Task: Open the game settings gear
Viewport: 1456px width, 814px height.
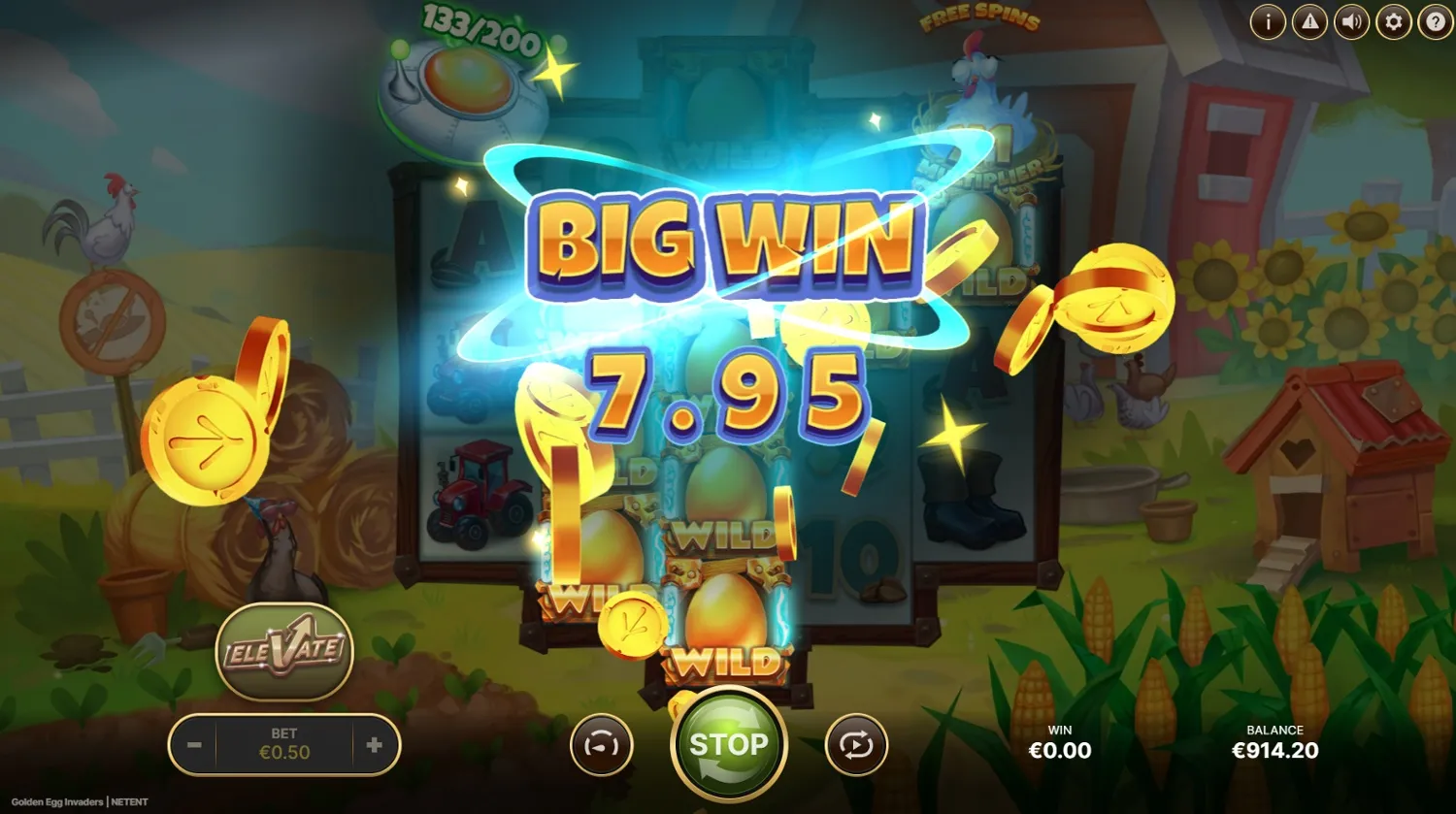Action: coord(1394,21)
